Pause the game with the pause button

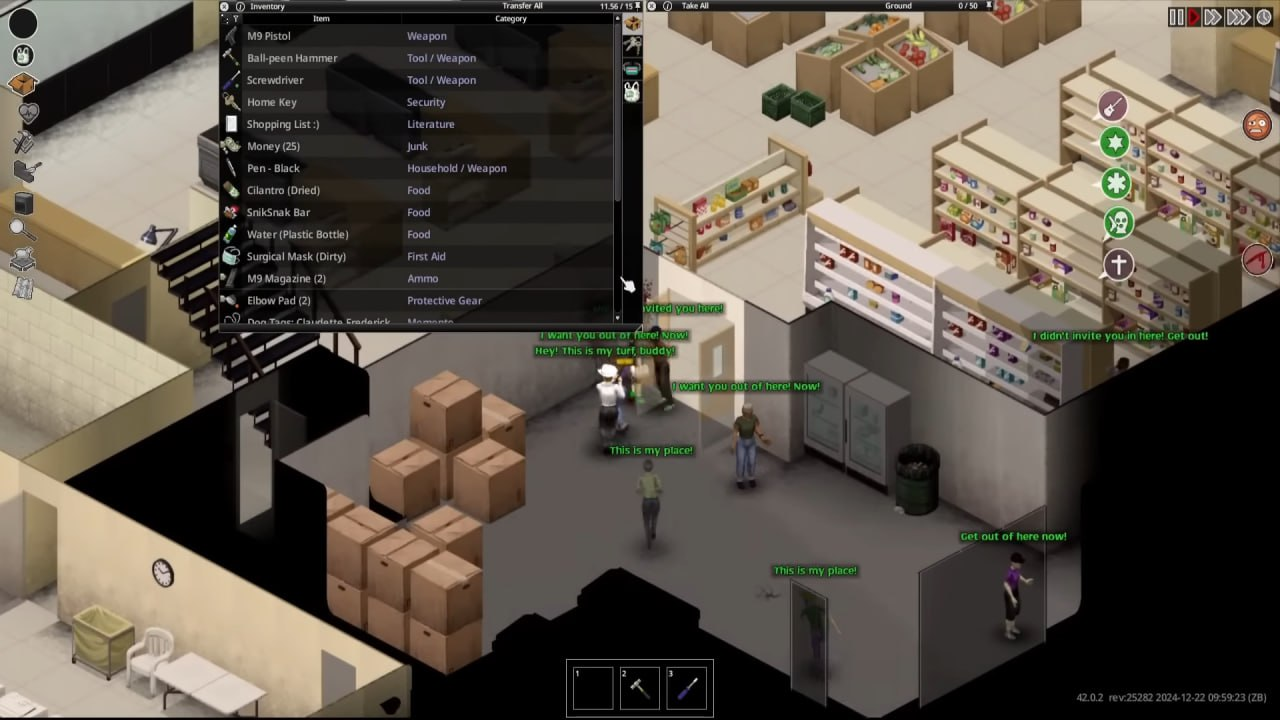(x=1176, y=17)
